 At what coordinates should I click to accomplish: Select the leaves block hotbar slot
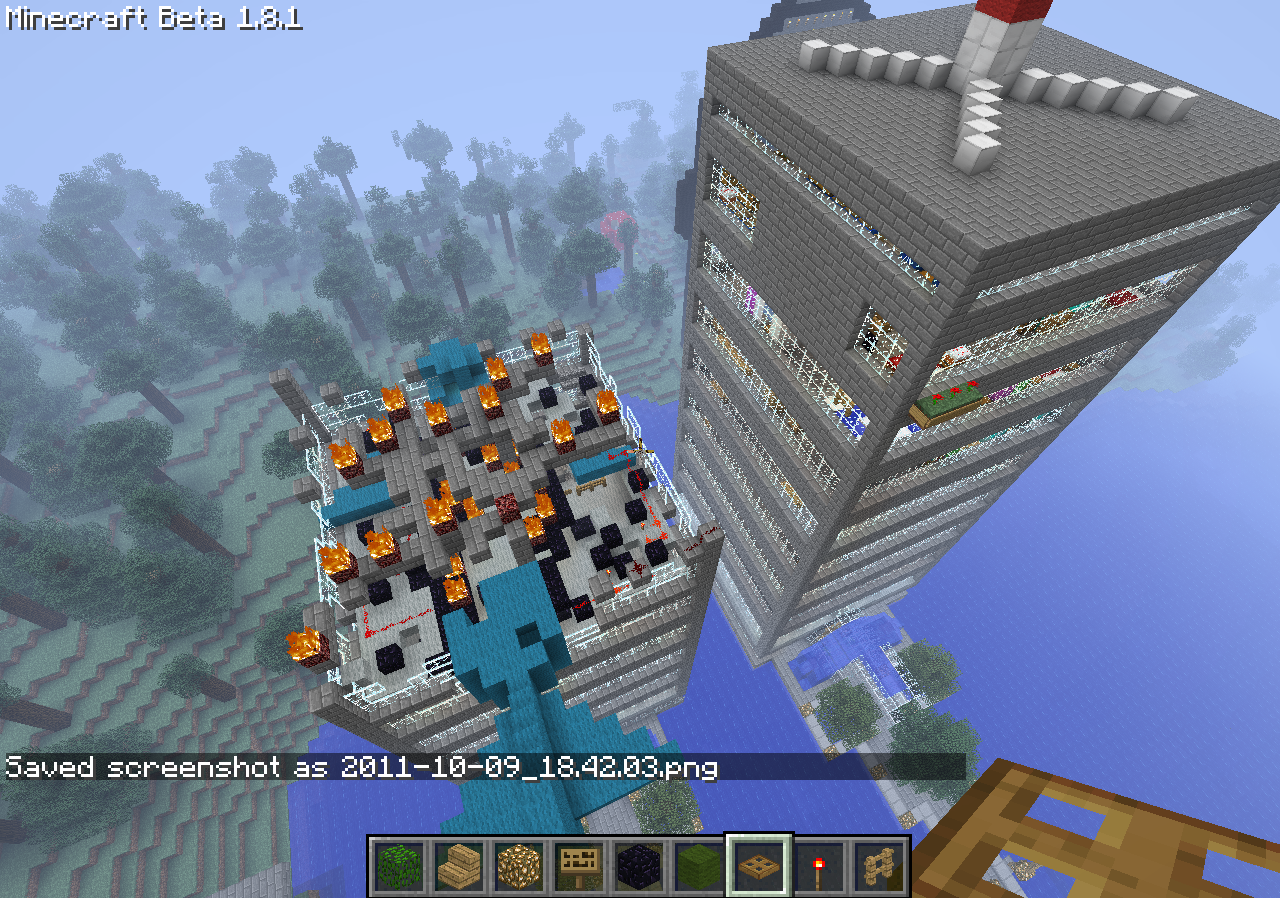point(399,865)
